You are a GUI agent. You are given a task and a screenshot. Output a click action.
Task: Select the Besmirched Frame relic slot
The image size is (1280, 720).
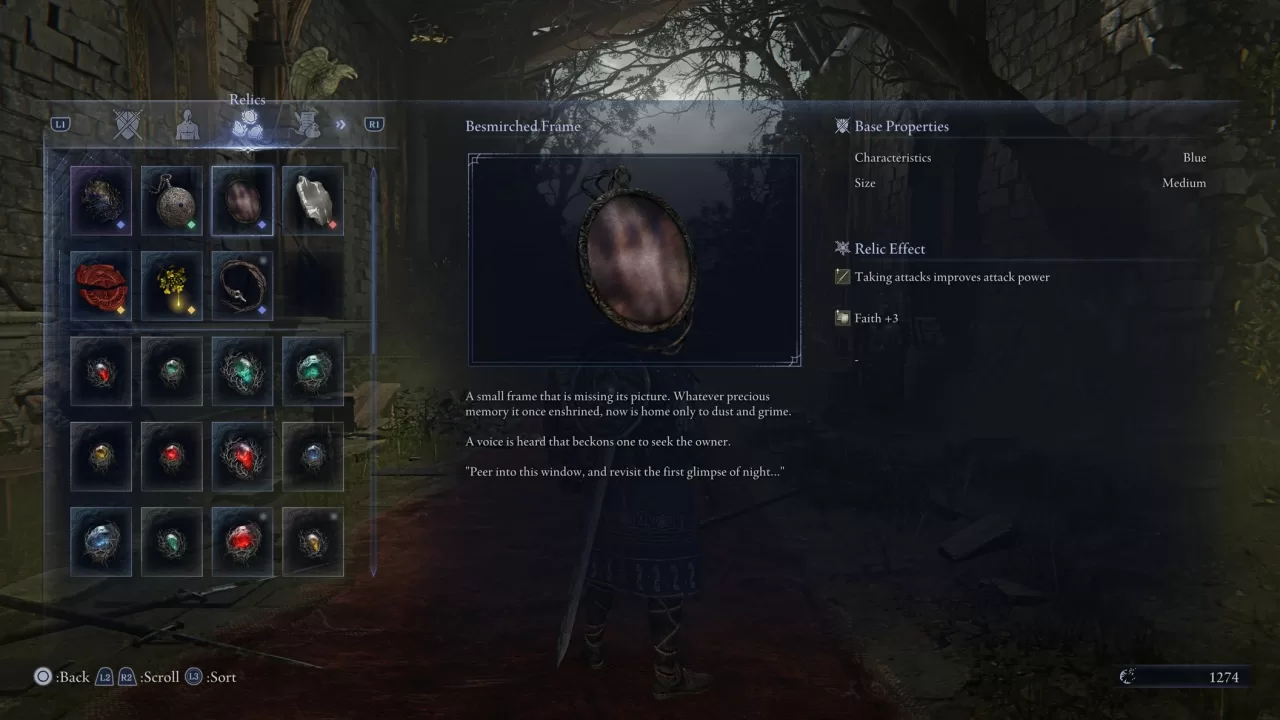(x=242, y=200)
